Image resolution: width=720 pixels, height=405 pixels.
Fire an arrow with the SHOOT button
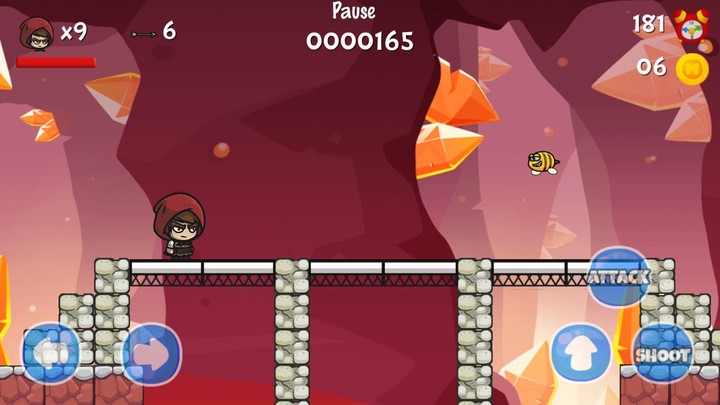point(662,353)
